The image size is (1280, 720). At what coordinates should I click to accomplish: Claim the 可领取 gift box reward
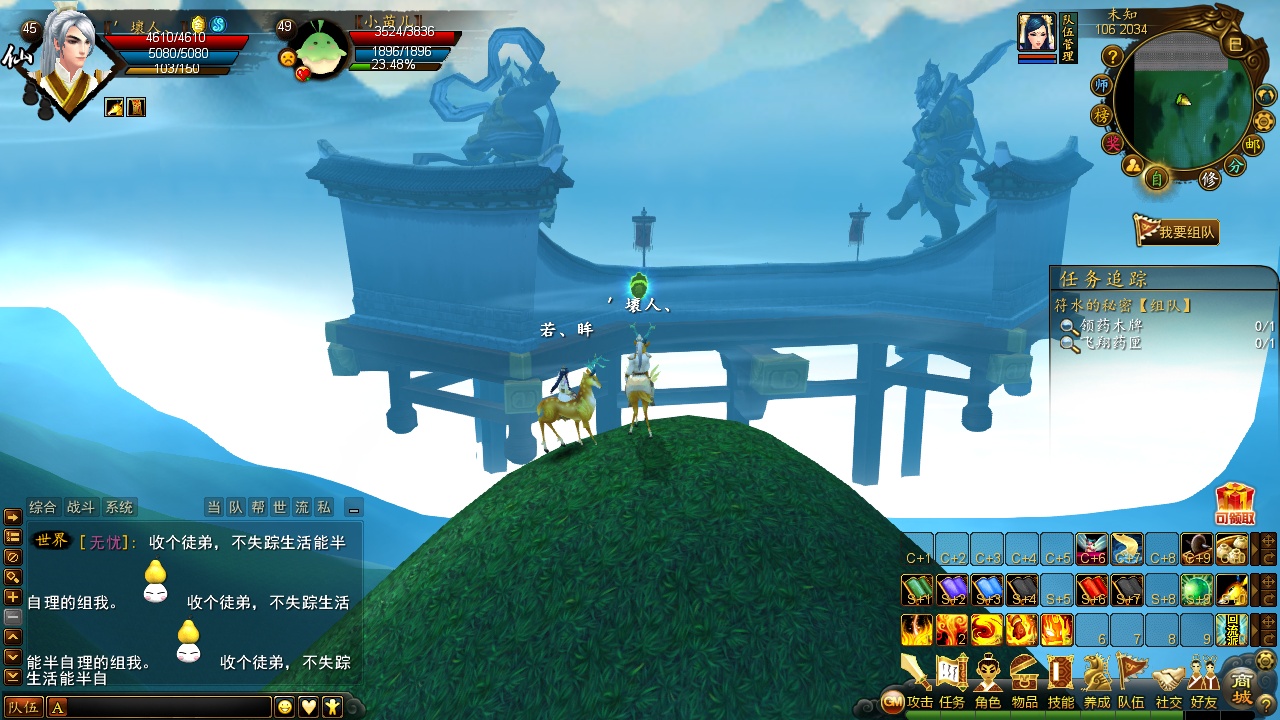[x=1235, y=504]
